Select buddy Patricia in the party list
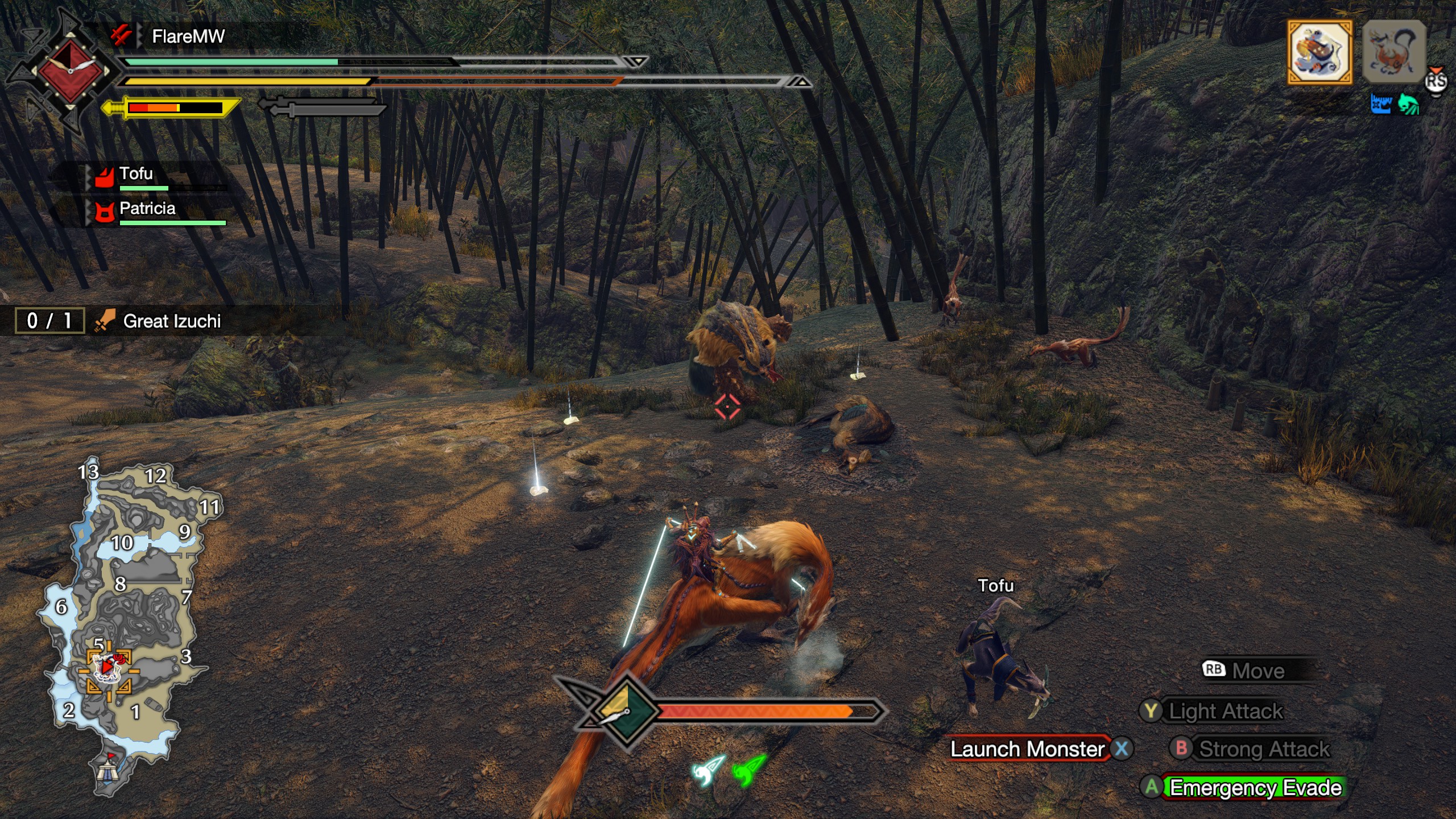The image size is (1456, 819). (147, 209)
